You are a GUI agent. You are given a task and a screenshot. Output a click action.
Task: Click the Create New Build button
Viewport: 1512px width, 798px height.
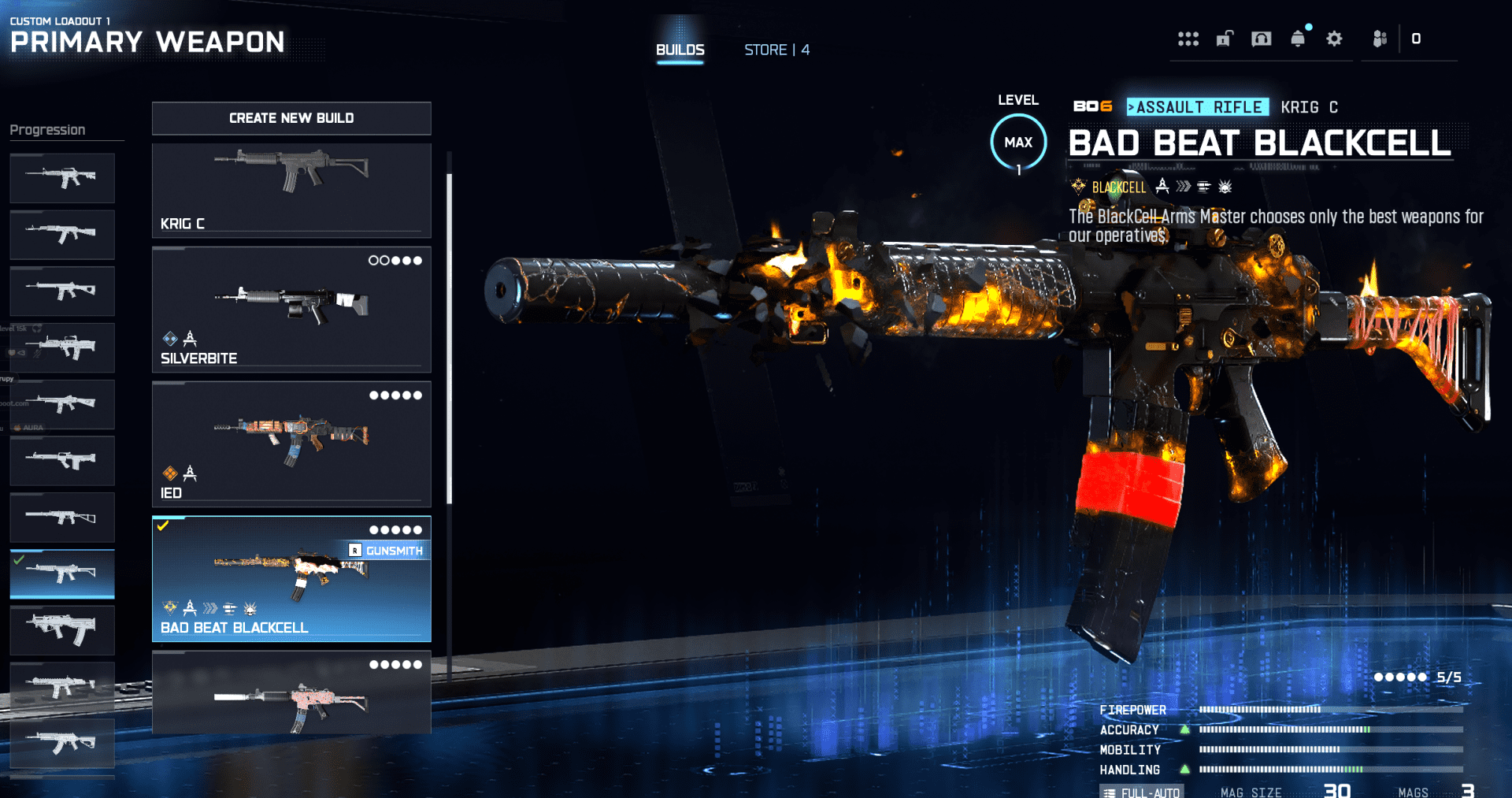tap(291, 118)
